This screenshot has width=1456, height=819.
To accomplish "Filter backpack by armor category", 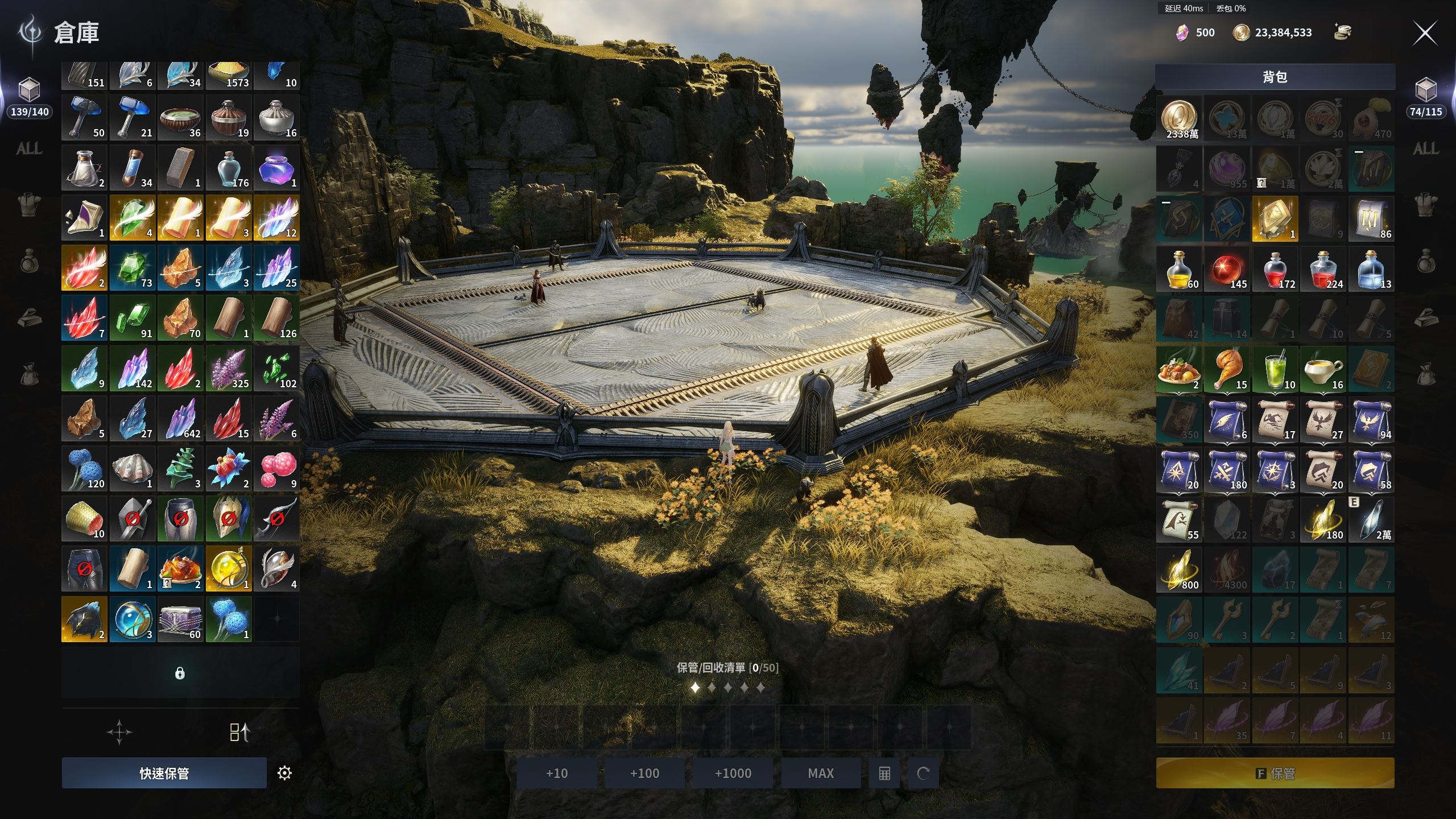I will [x=1426, y=205].
